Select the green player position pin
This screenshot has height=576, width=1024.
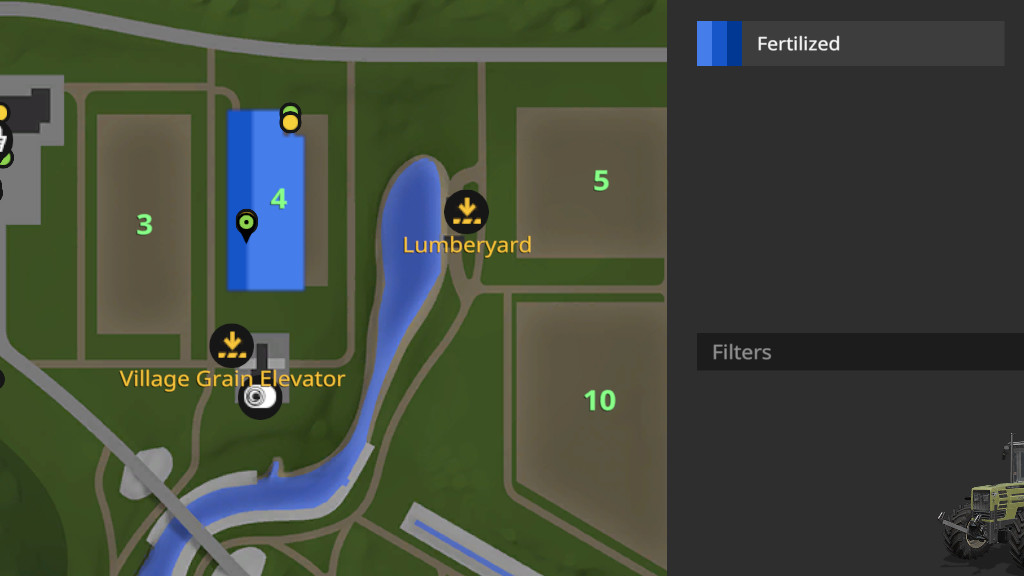[x=246, y=224]
